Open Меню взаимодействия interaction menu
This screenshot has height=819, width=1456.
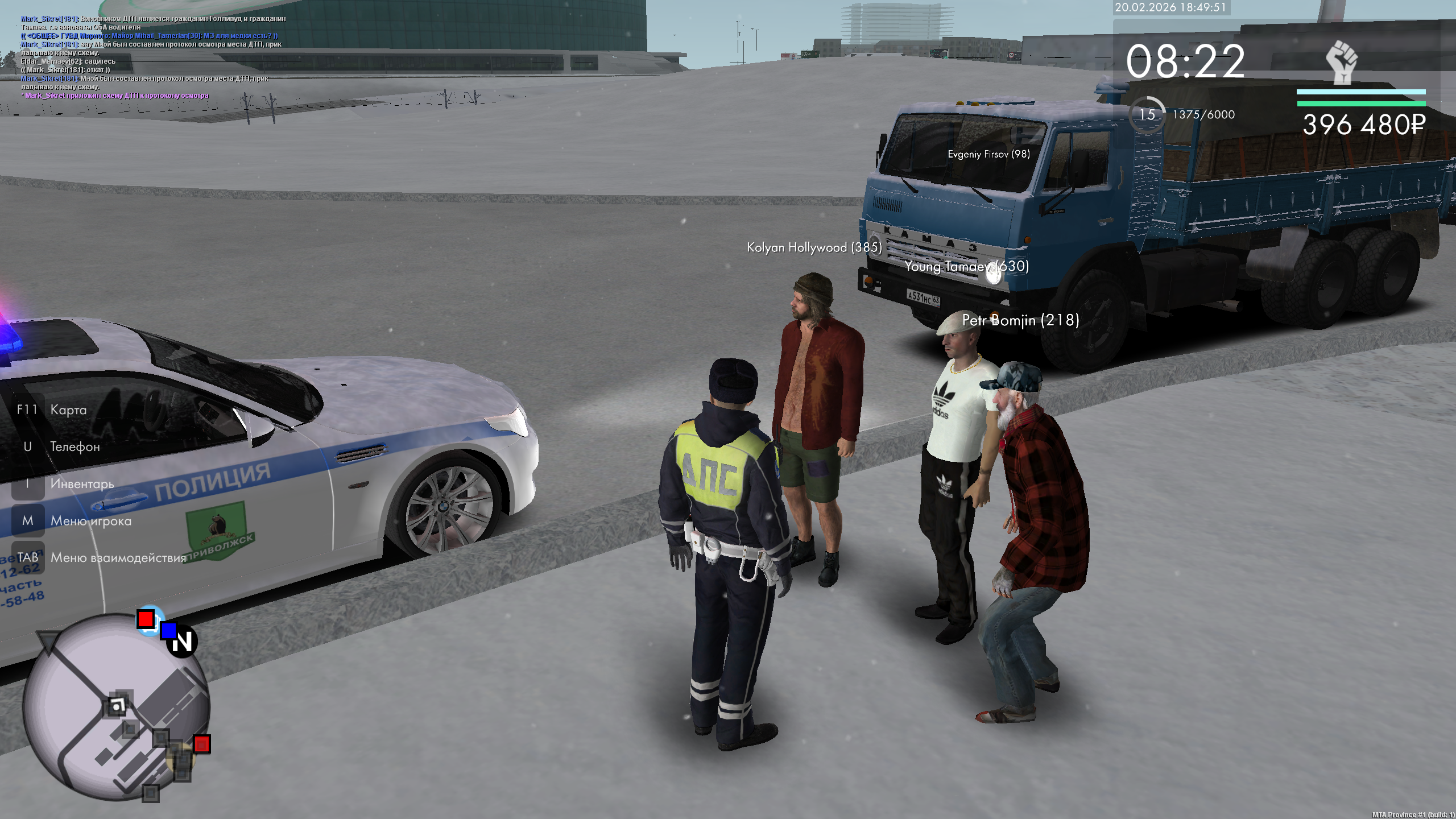pos(118,557)
